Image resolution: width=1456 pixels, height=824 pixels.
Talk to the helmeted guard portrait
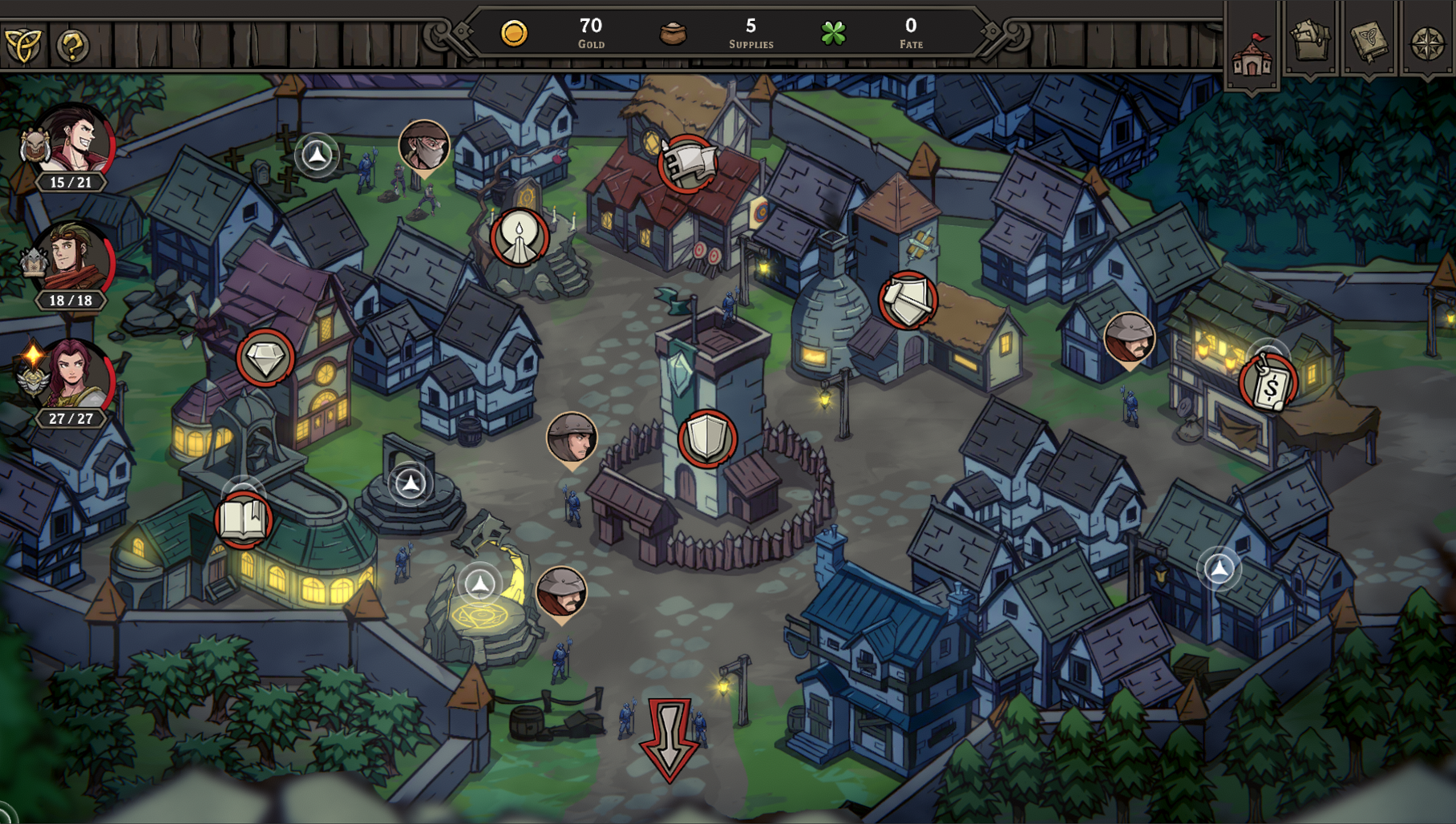[x=571, y=438]
